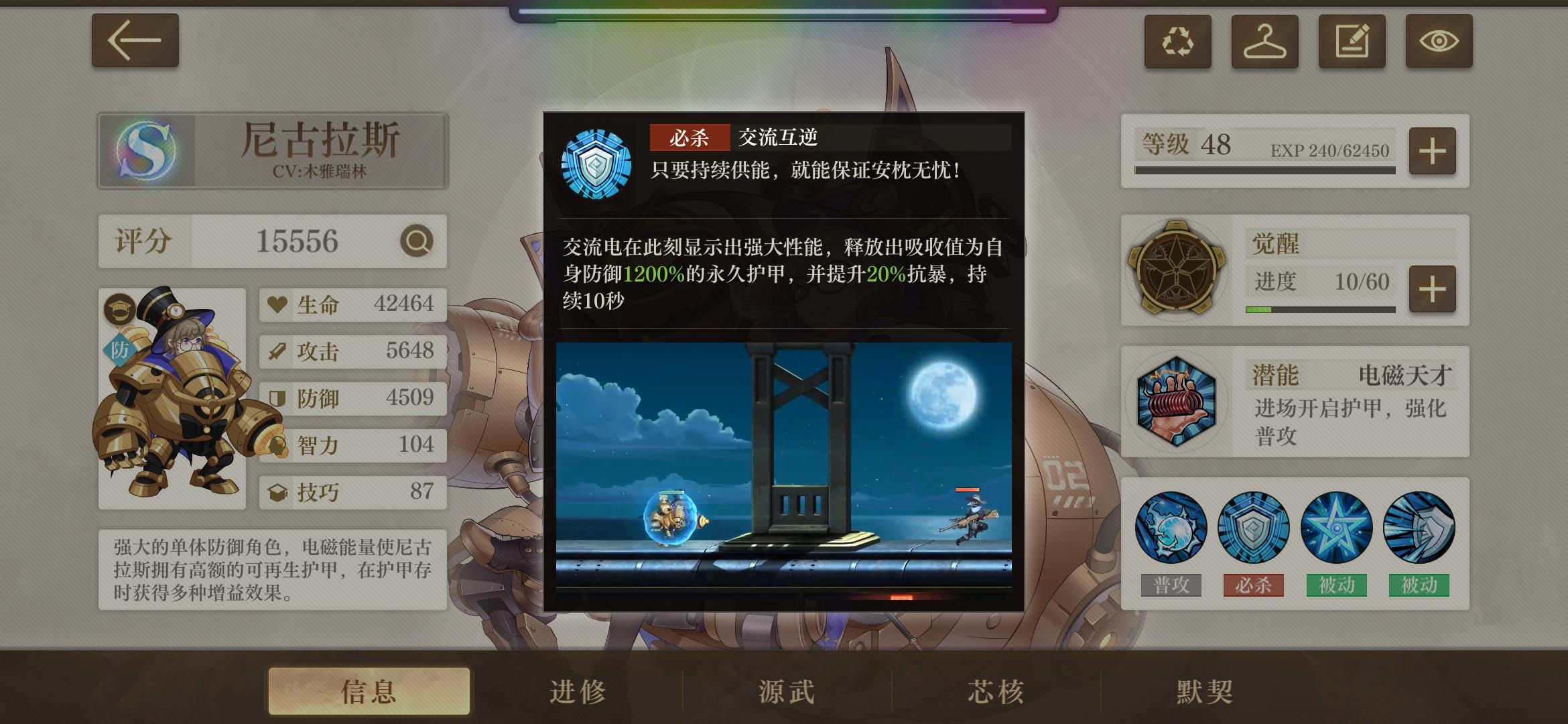Select the 必杀 ultimate skill icon
The image size is (1568, 724).
[1255, 528]
